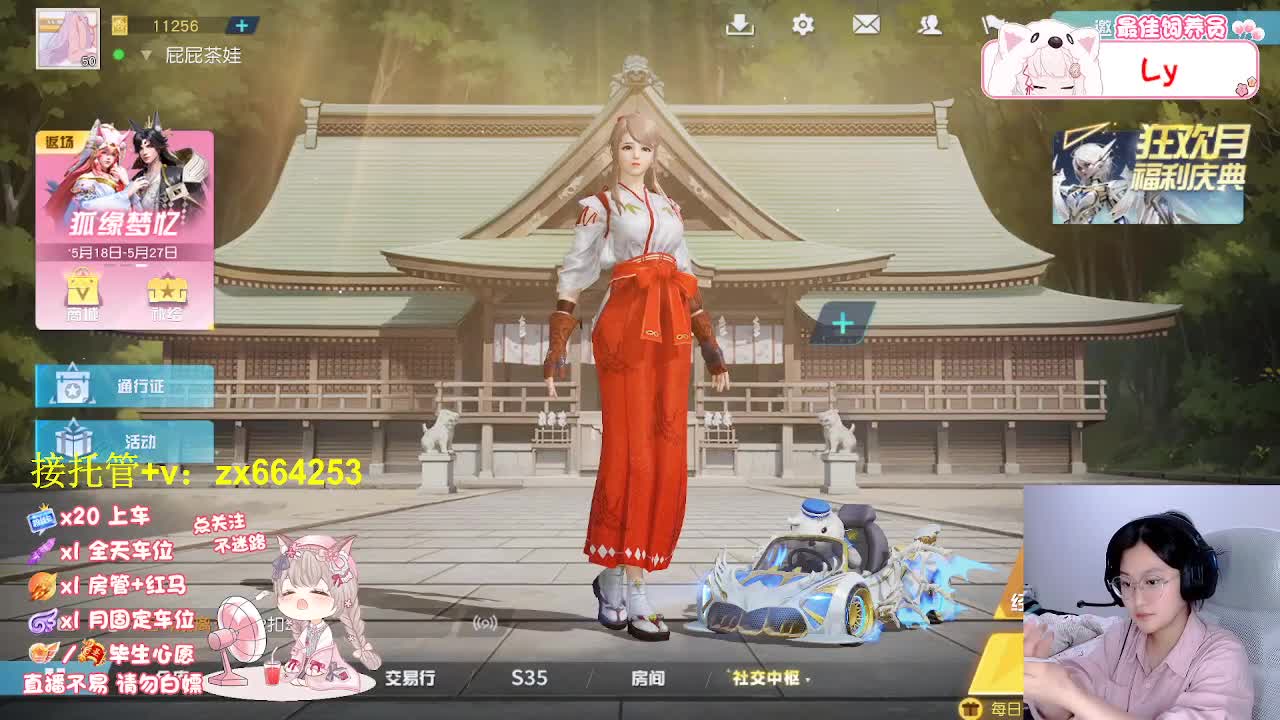The width and height of the screenshot is (1280, 720).
Task: Click the S35 season label in bottom bar
Action: [x=529, y=678]
